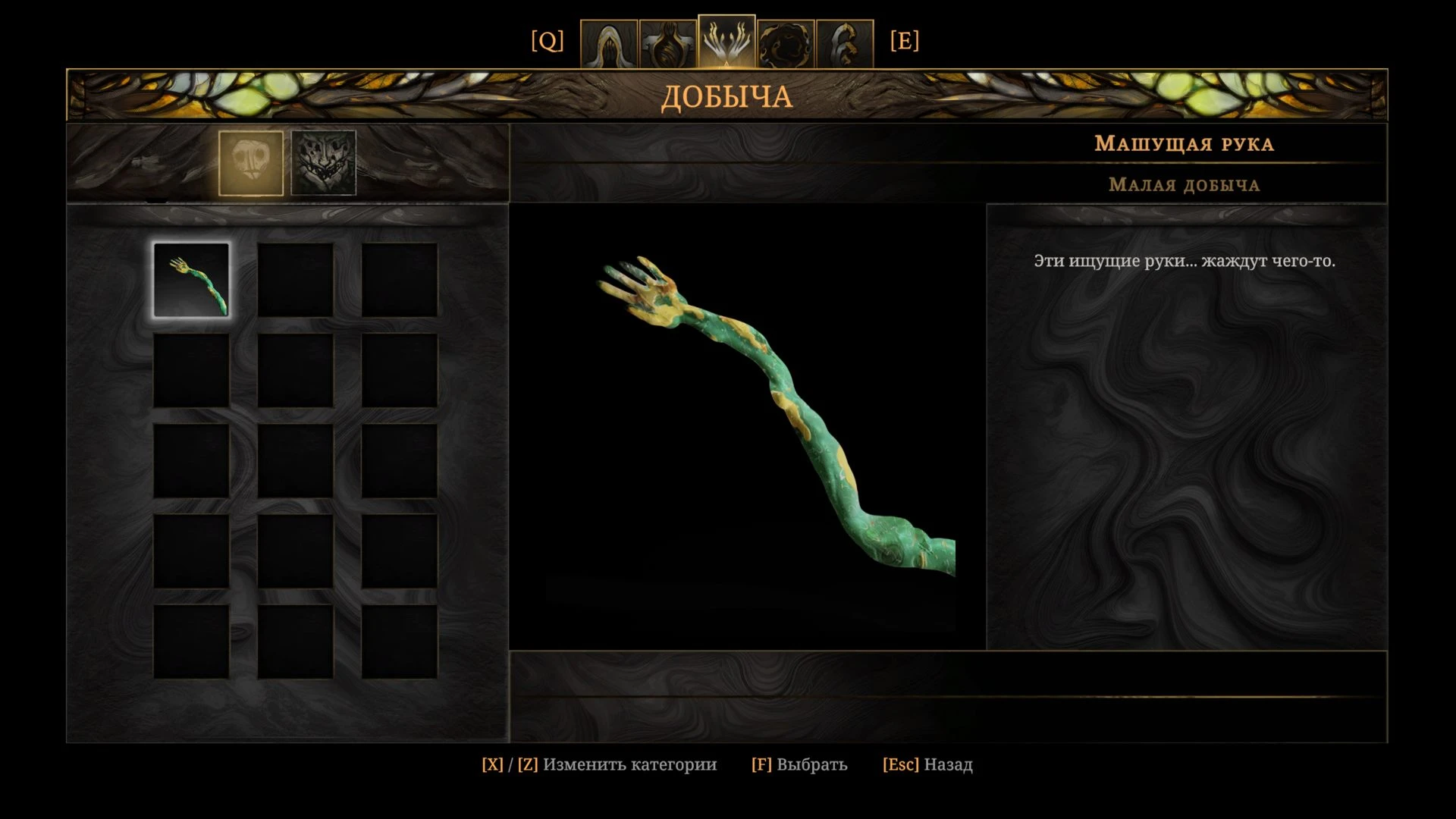Switch to the cloaked torso tab
Image resolution: width=1456 pixels, height=819 pixels.
tap(667, 44)
